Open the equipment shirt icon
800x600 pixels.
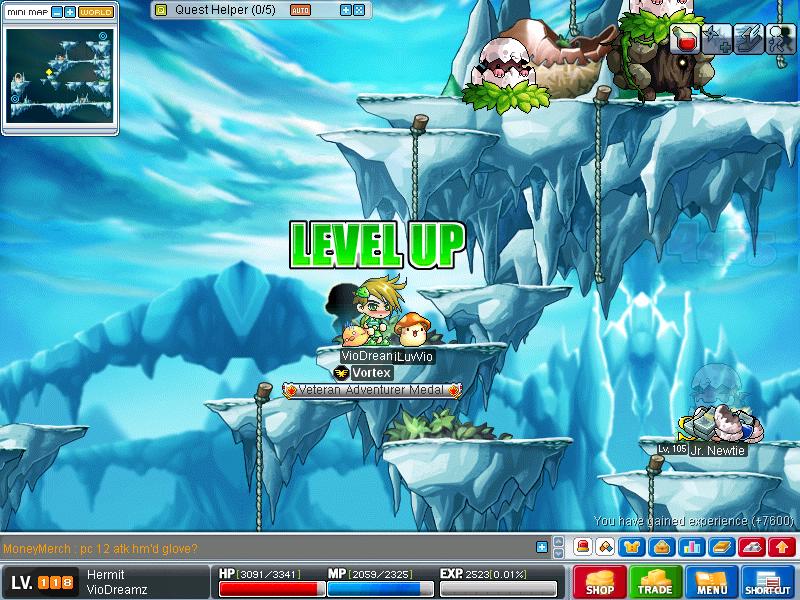click(x=632, y=547)
